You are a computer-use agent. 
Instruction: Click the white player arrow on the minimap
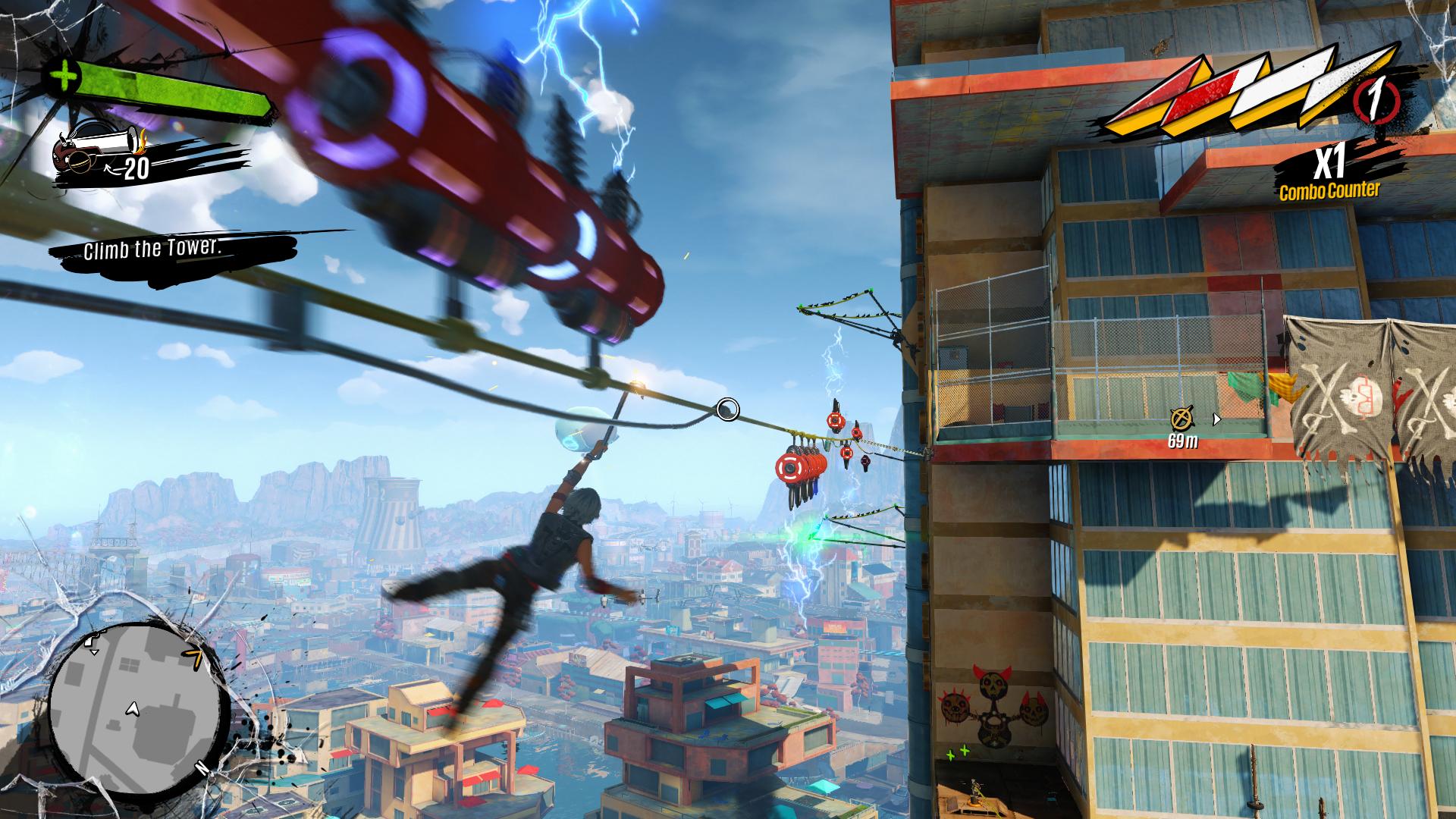point(133,709)
